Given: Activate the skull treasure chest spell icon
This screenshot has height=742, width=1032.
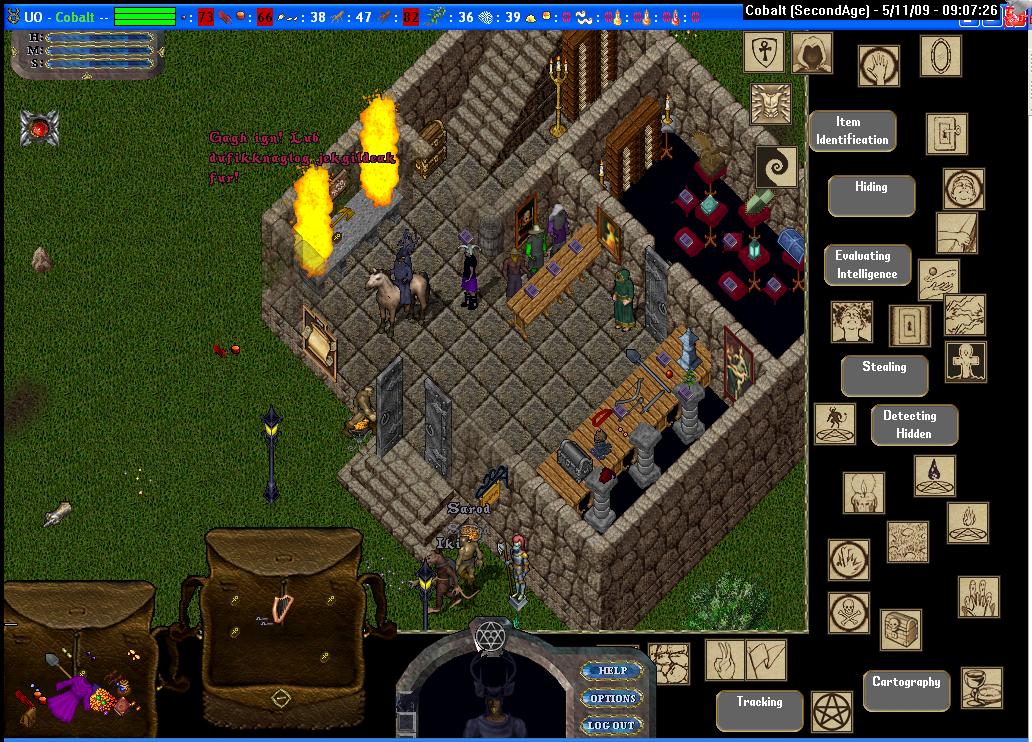Looking at the screenshot, I should coord(900,630).
